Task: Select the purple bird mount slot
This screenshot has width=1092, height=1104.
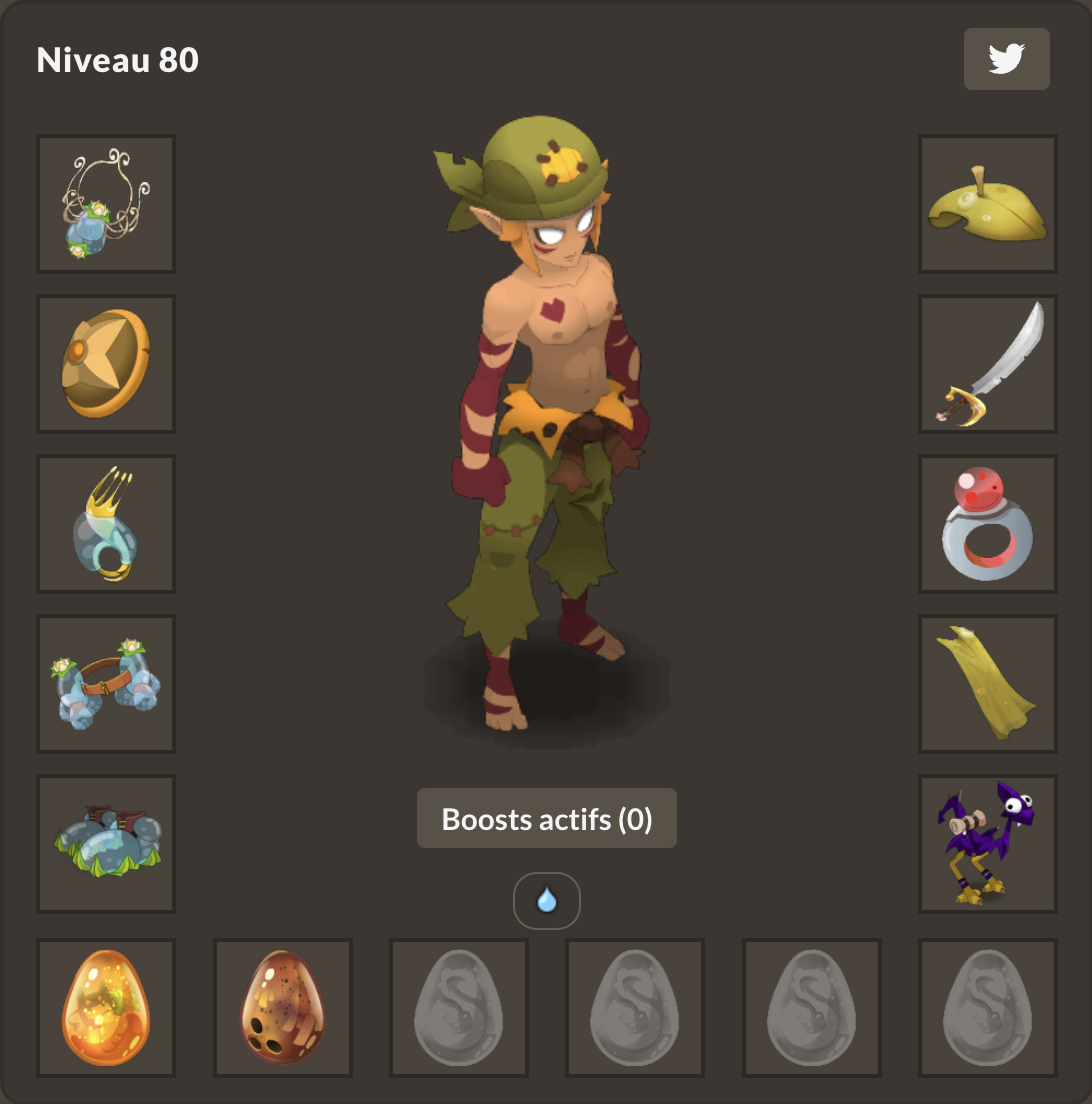Action: coord(987,844)
